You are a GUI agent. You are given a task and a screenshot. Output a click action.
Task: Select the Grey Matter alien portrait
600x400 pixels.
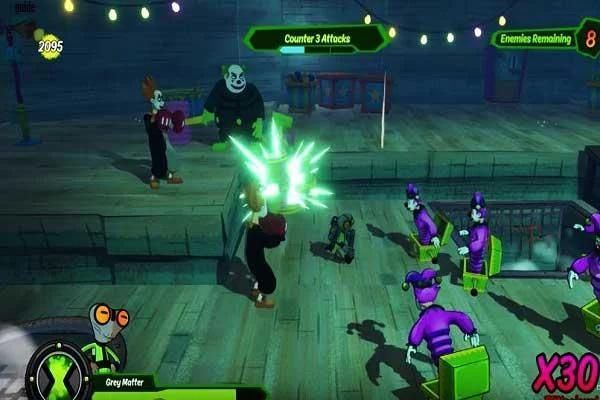pyautogui.click(x=105, y=335)
